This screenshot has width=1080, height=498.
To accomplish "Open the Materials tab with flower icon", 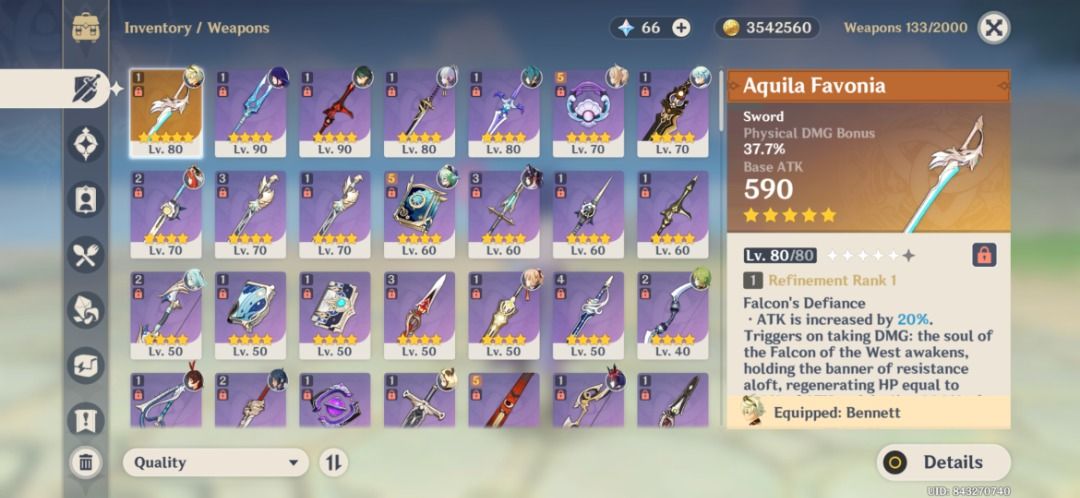I will pyautogui.click(x=86, y=309).
